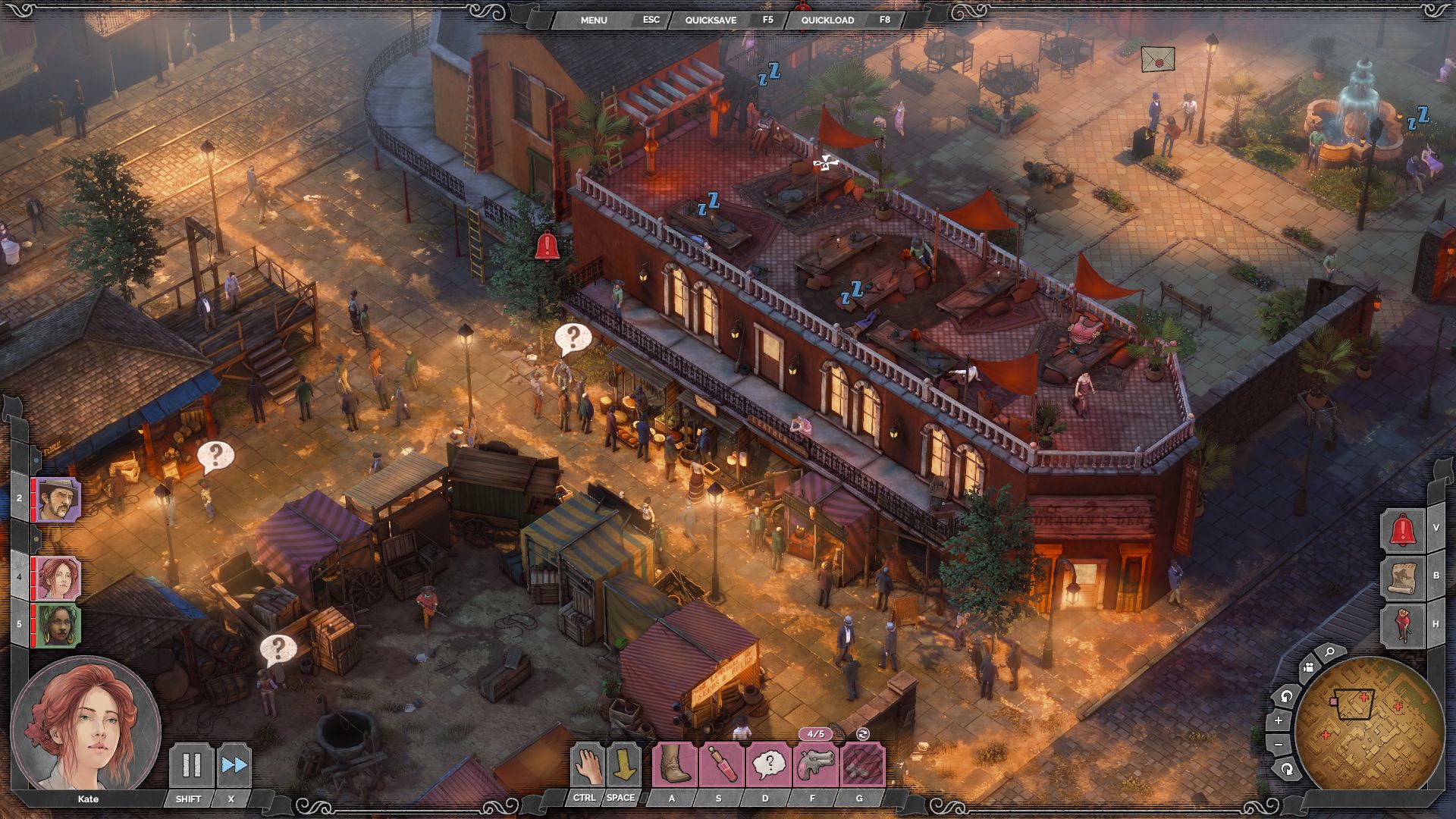Toggle the yellow arrow crouch action
The image size is (1456, 819).
[625, 764]
